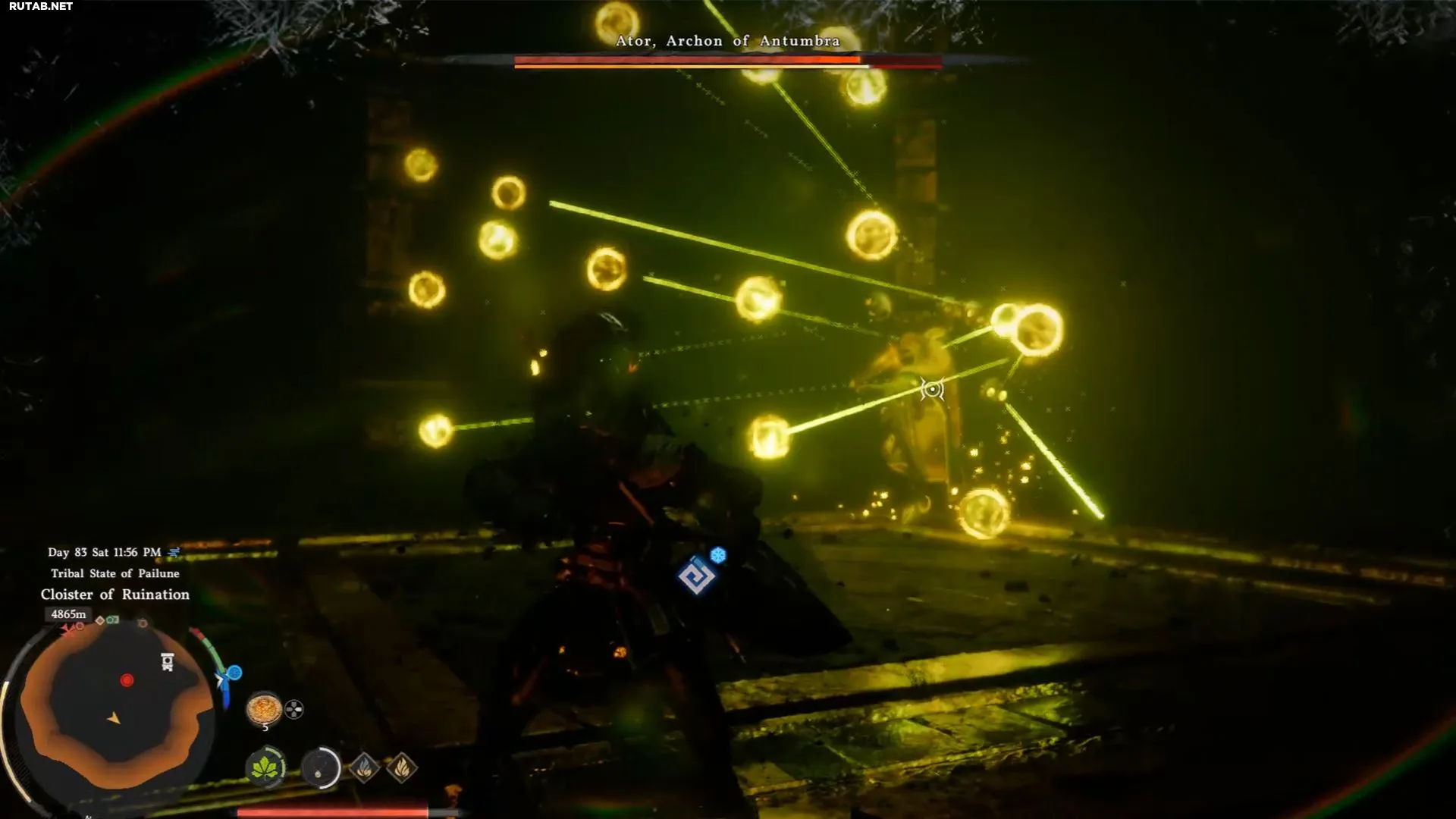The image size is (1456, 819).
Task: Activate the blue flame diamond skill
Action: point(364,768)
